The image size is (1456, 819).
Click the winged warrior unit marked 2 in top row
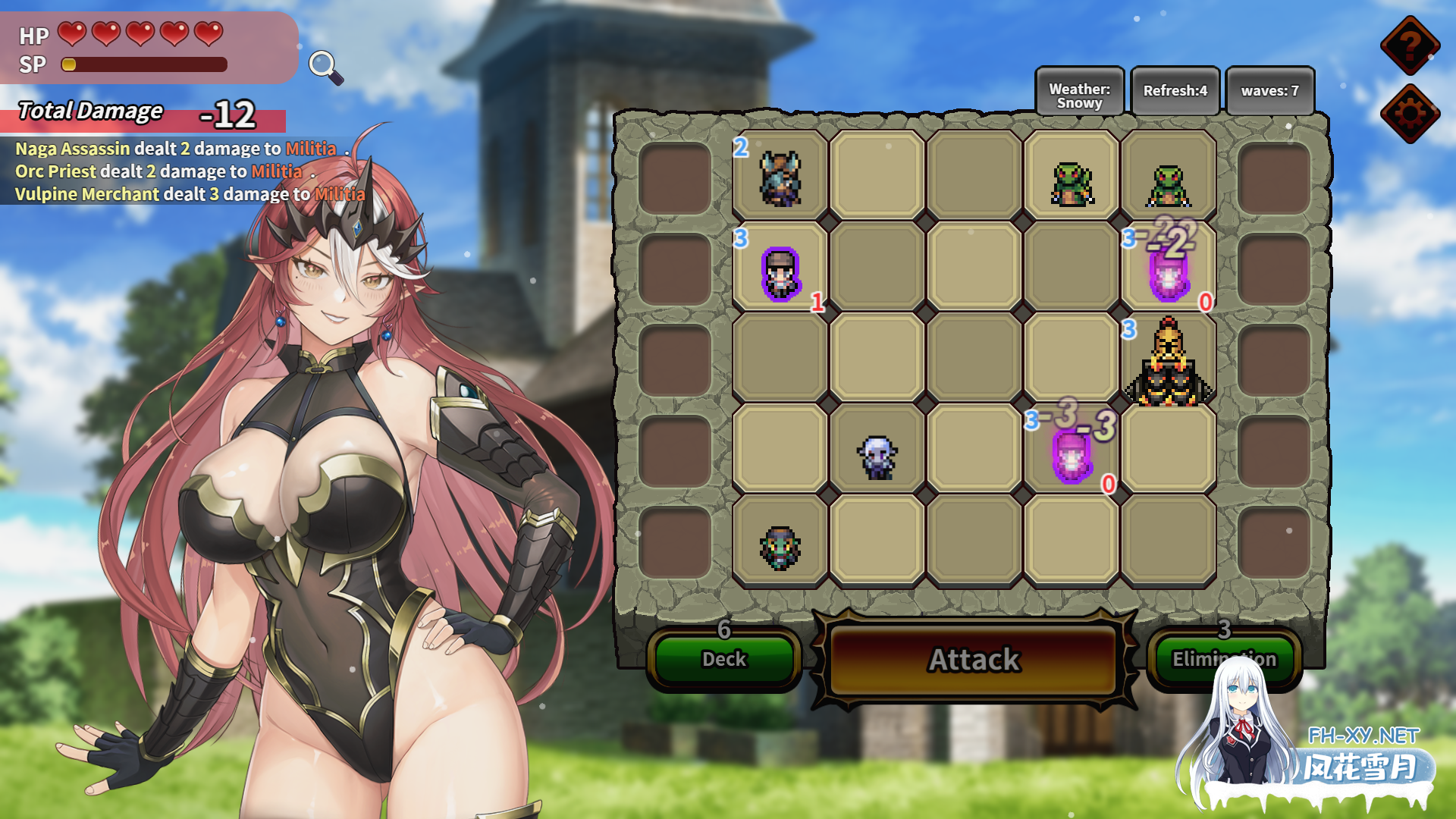pos(781,178)
